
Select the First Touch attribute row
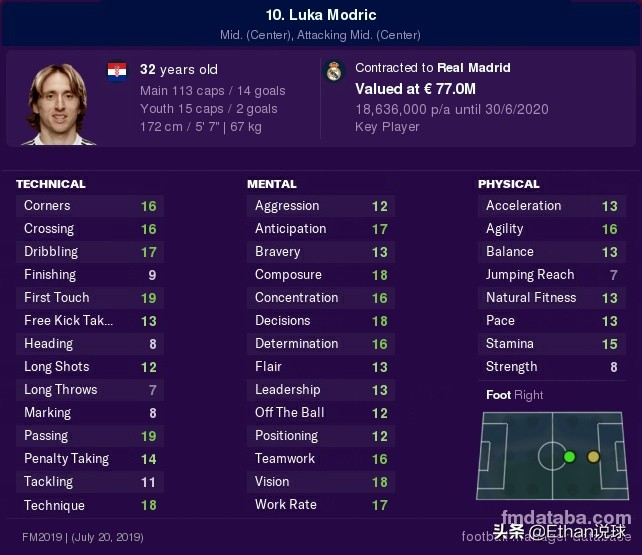point(90,298)
